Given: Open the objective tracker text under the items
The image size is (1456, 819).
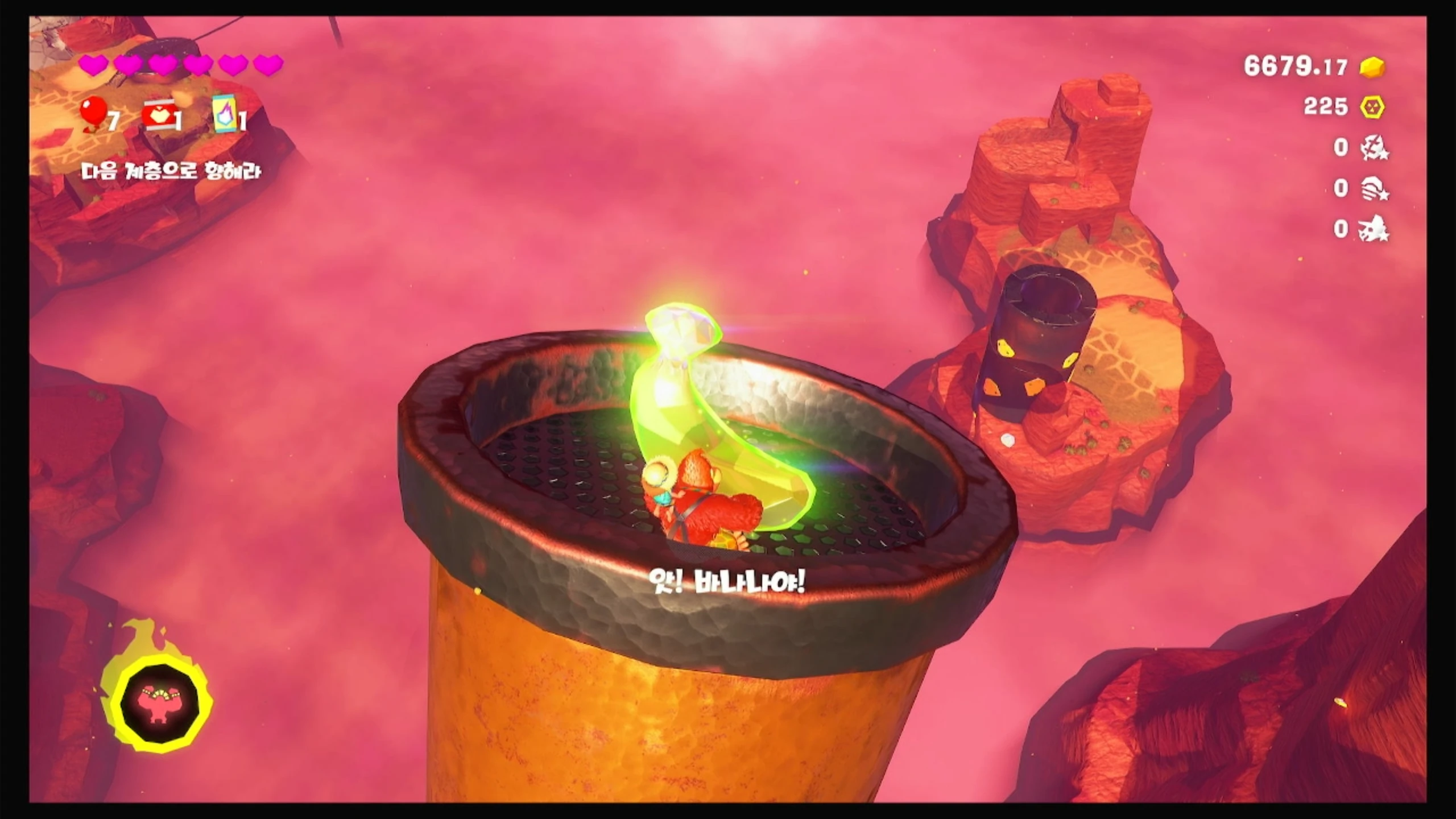Looking at the screenshot, I should [x=171, y=171].
